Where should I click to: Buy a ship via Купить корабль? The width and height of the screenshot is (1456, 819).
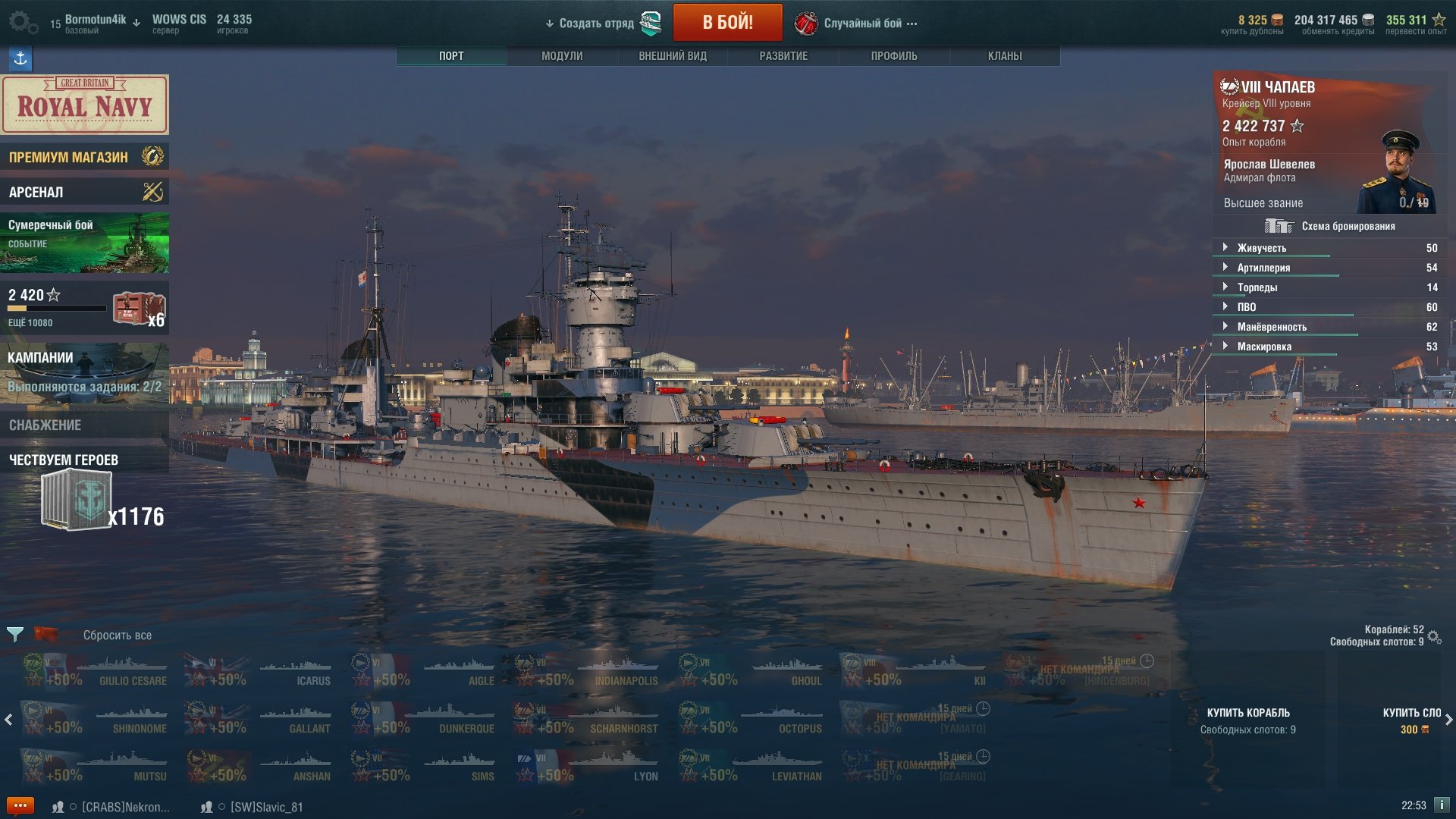[1247, 720]
